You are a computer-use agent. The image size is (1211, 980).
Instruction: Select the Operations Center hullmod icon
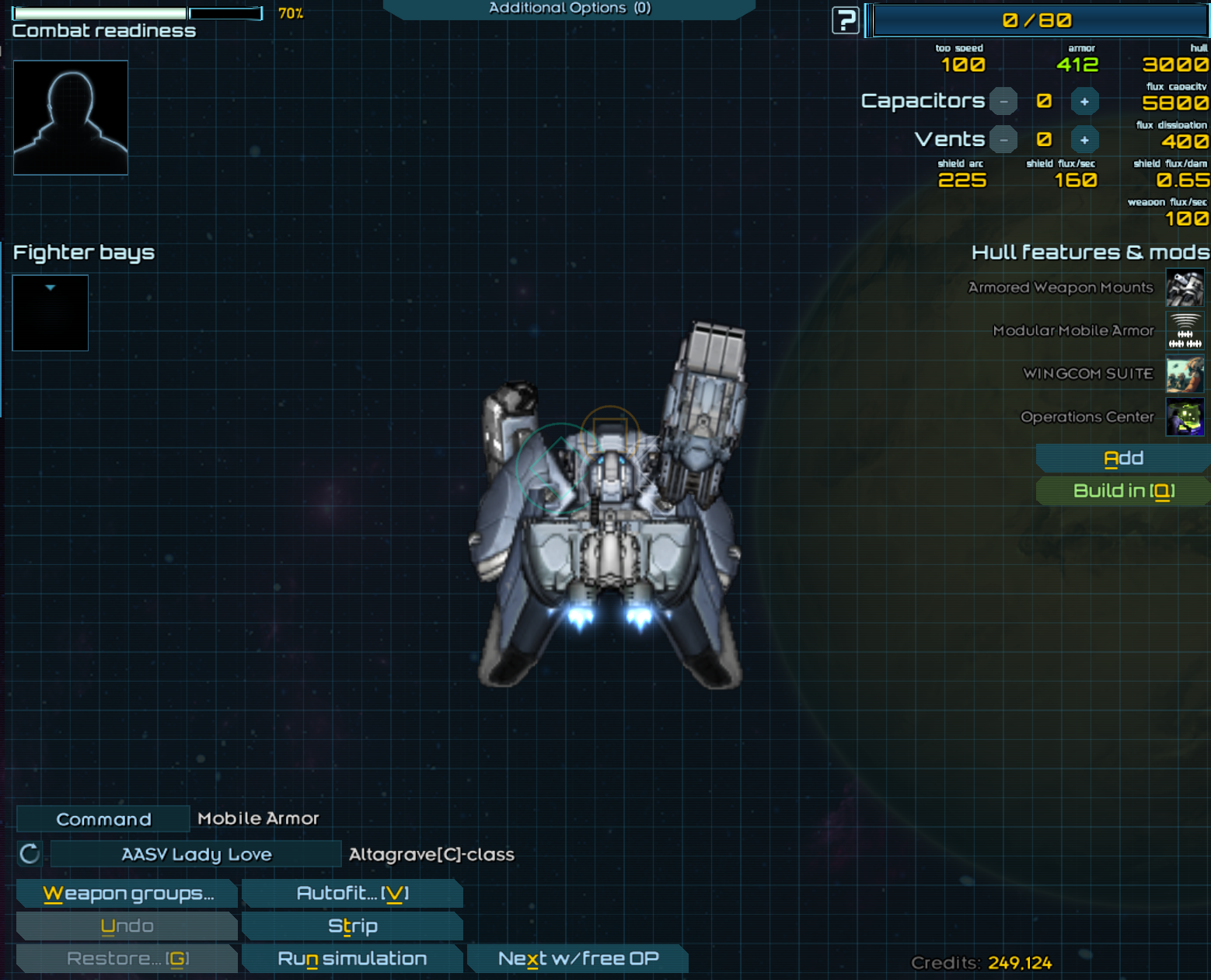1185,417
